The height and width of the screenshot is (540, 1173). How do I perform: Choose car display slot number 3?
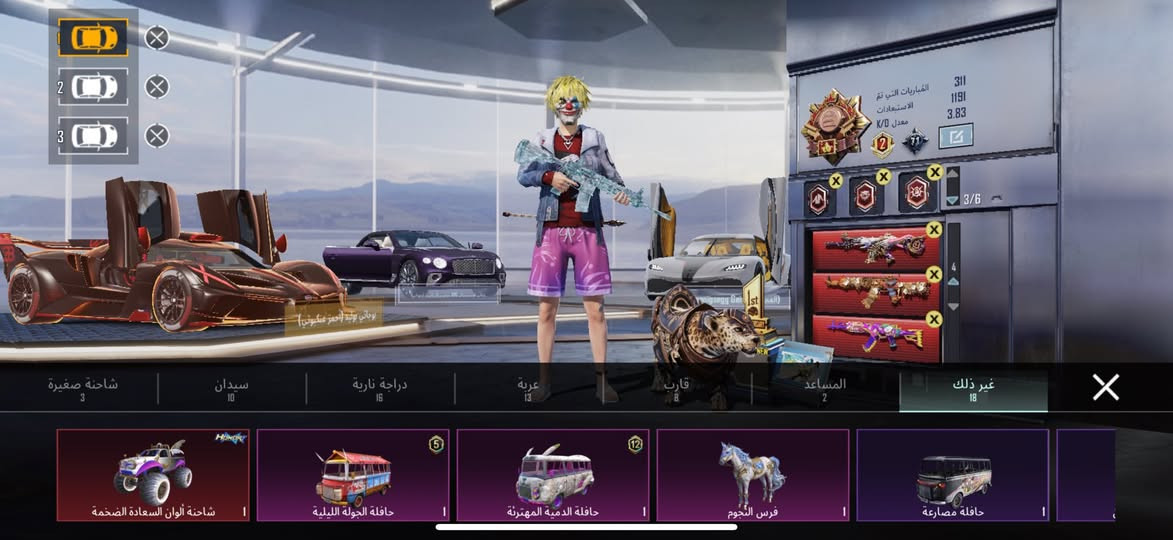coord(93,135)
